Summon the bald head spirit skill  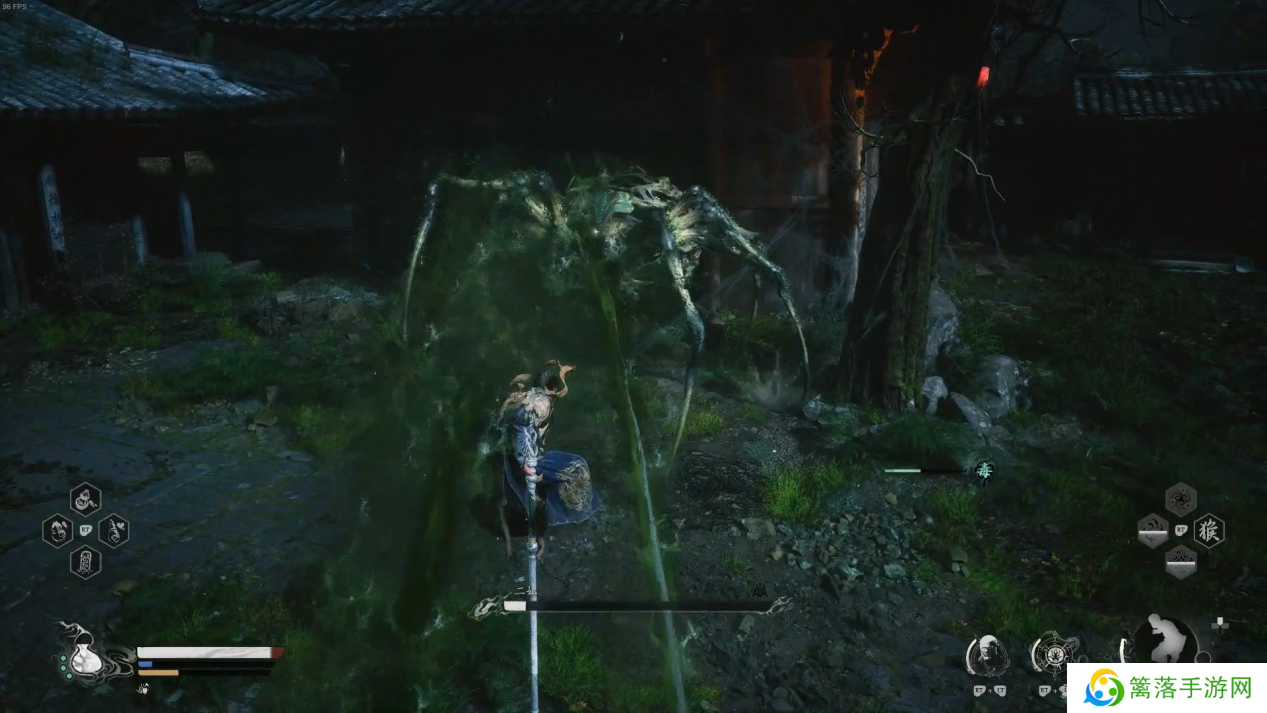987,655
